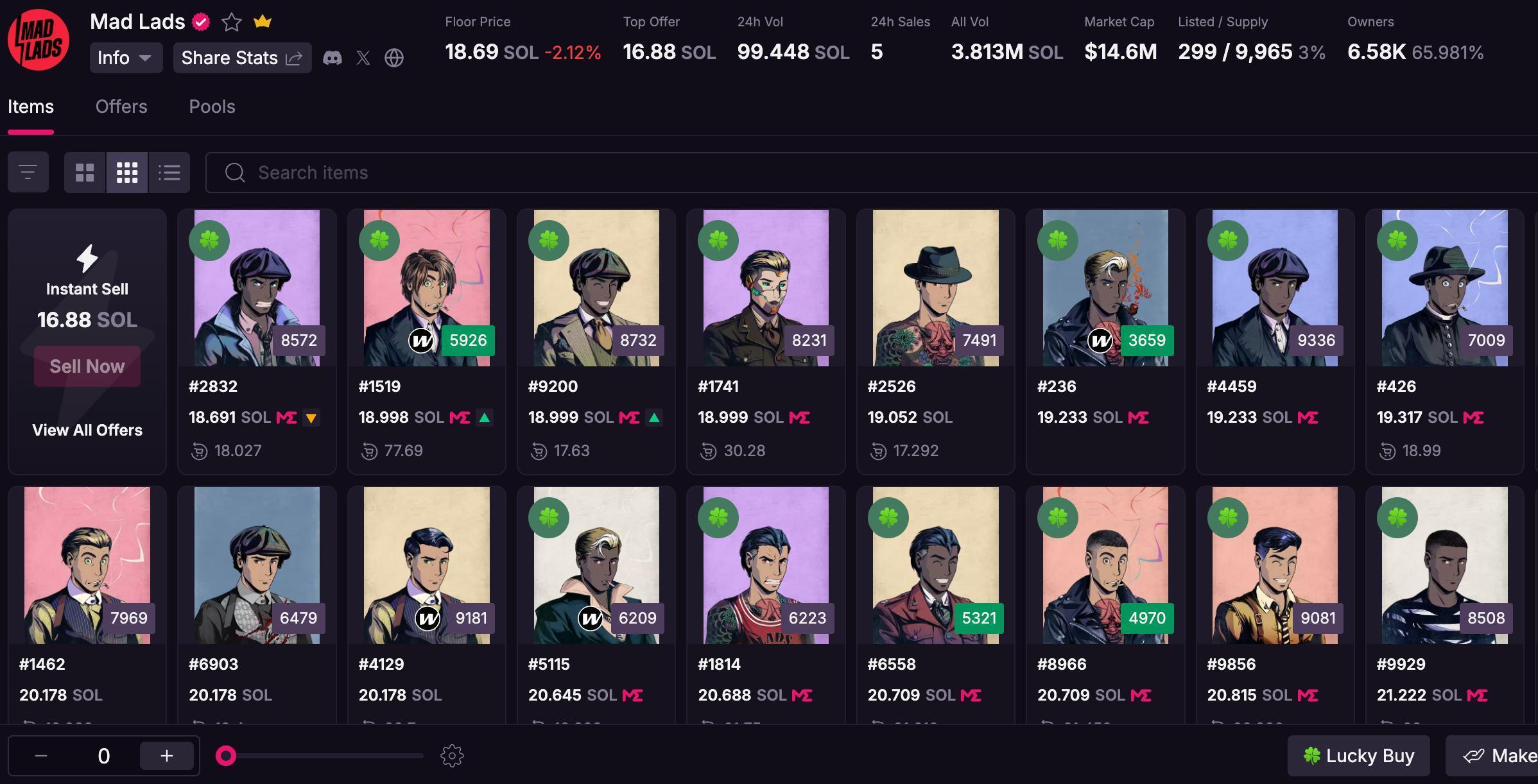Open the collection's website via globe icon
Screen dimensions: 1538x784
coord(394,58)
